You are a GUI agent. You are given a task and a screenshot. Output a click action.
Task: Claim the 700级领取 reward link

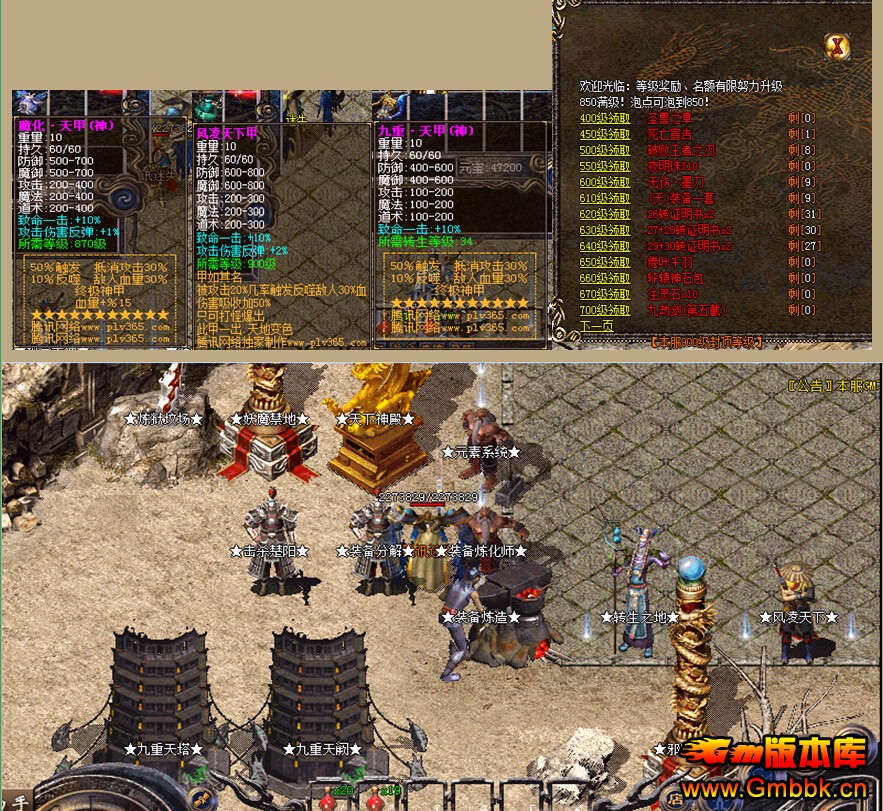tap(604, 310)
